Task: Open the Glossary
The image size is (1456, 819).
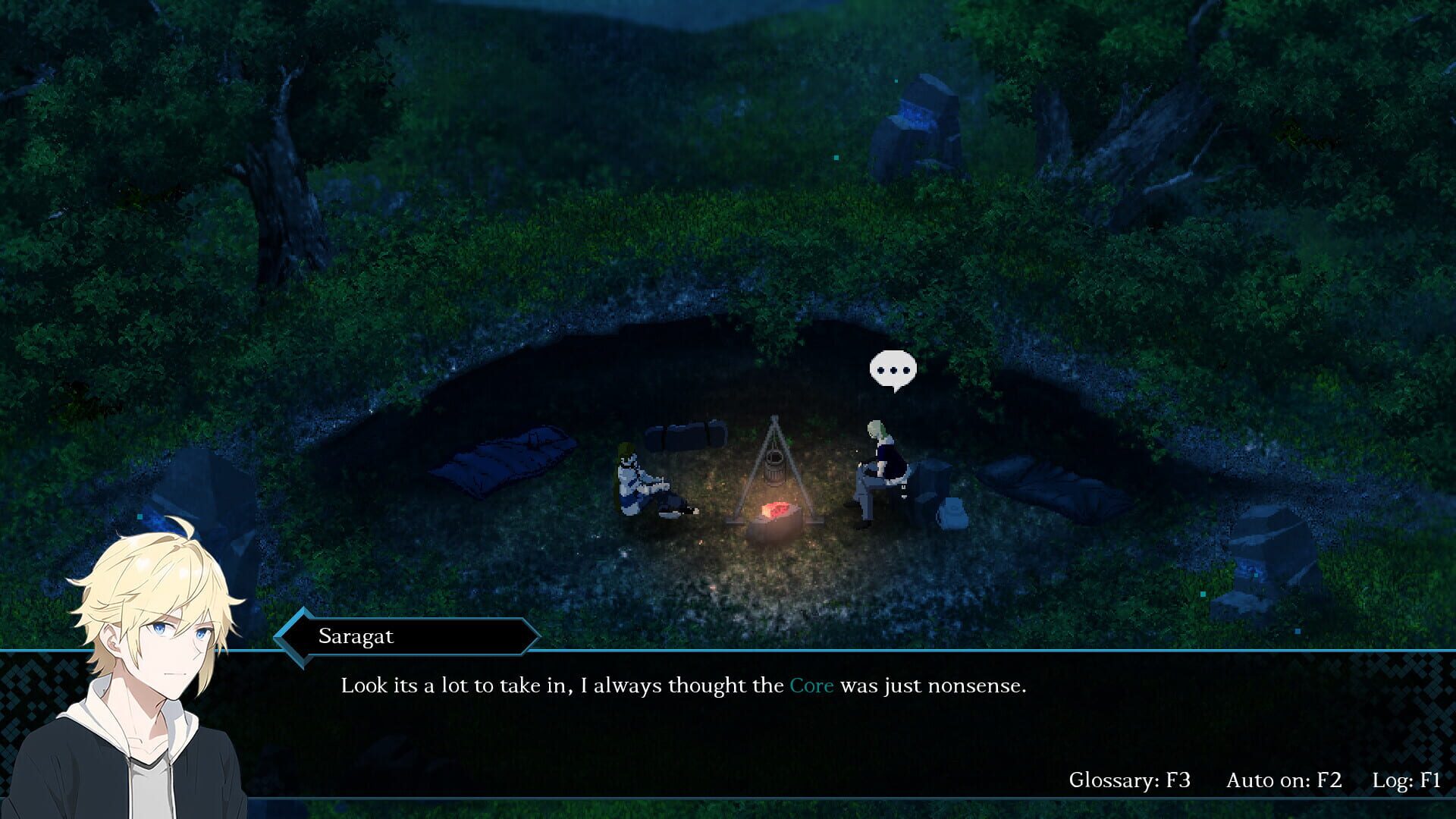Action: coord(1130,778)
